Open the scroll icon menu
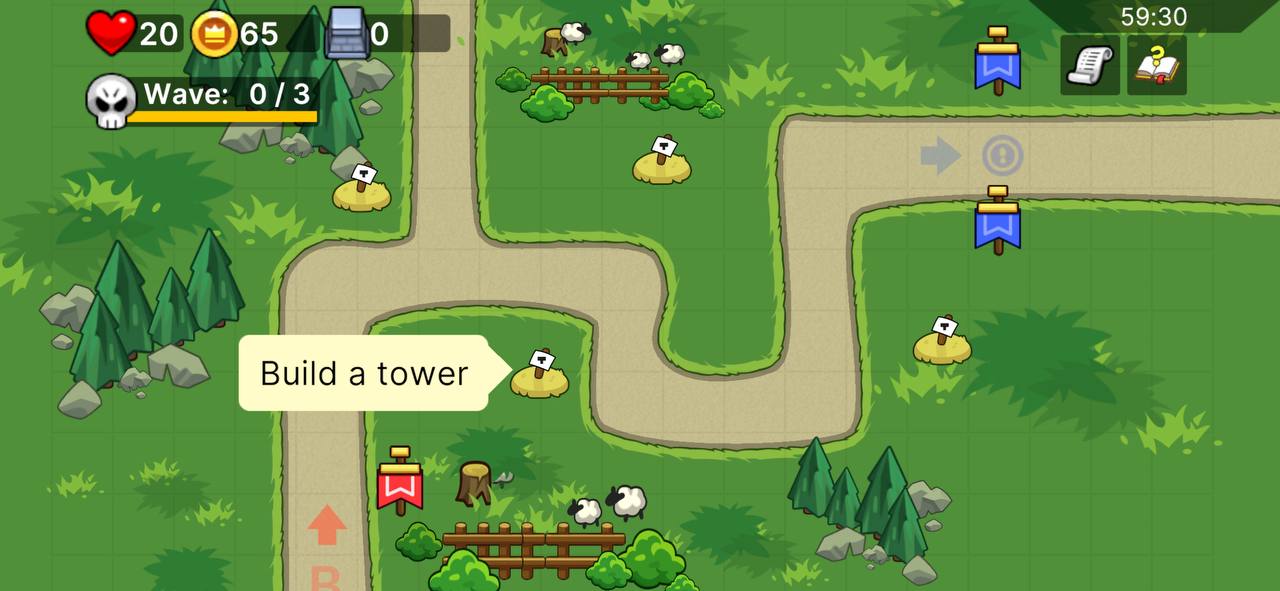 click(1089, 65)
